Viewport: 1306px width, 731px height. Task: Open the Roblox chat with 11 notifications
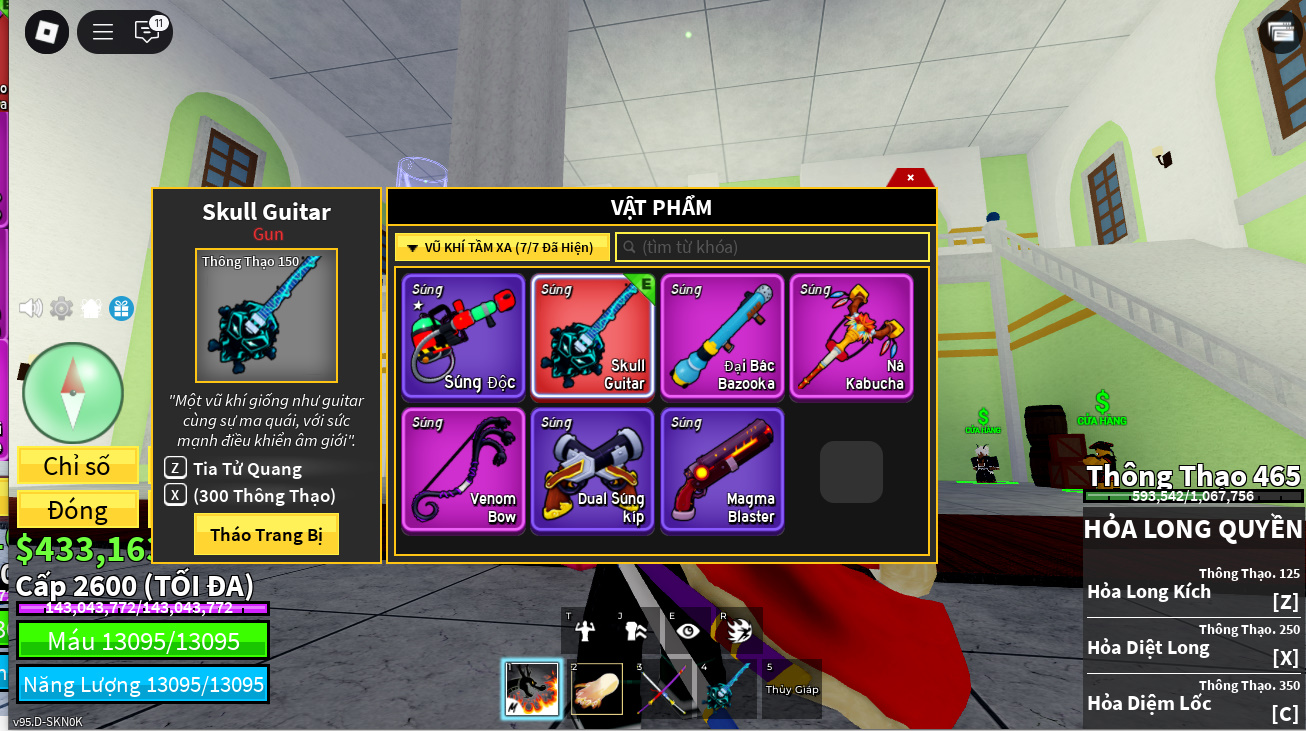coord(148,32)
